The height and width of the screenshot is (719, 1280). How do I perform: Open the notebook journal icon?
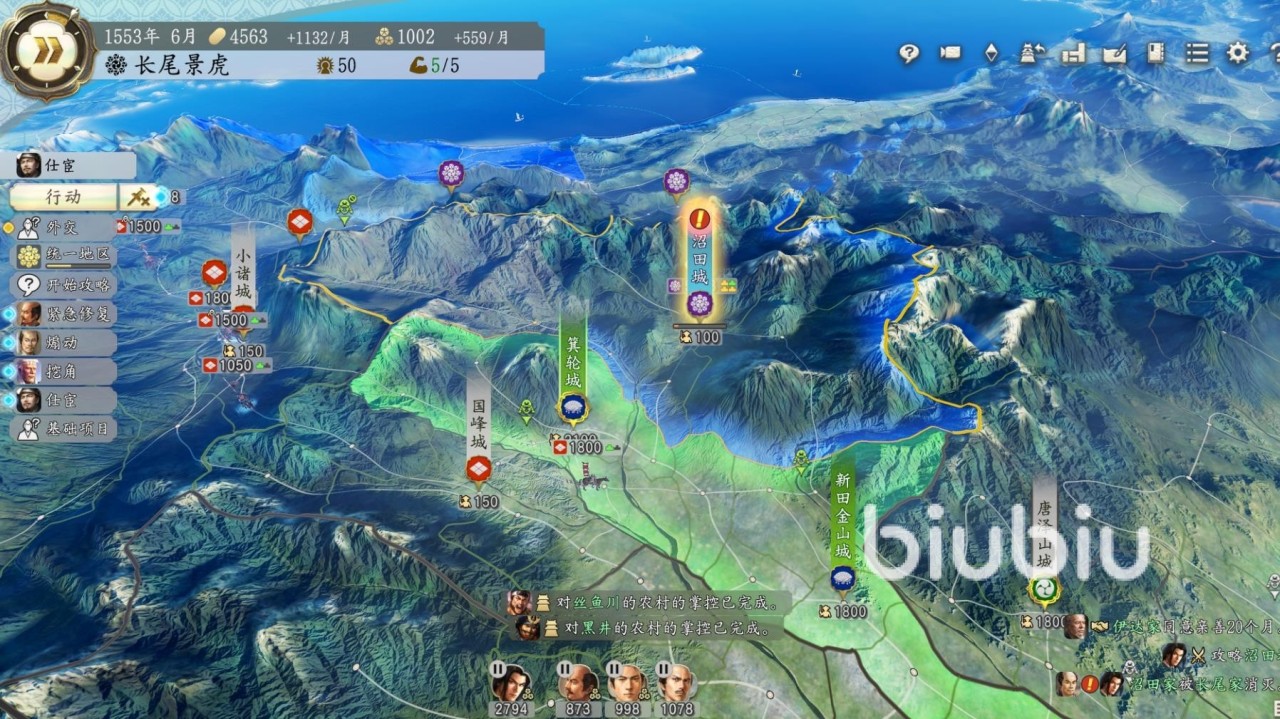point(1156,54)
